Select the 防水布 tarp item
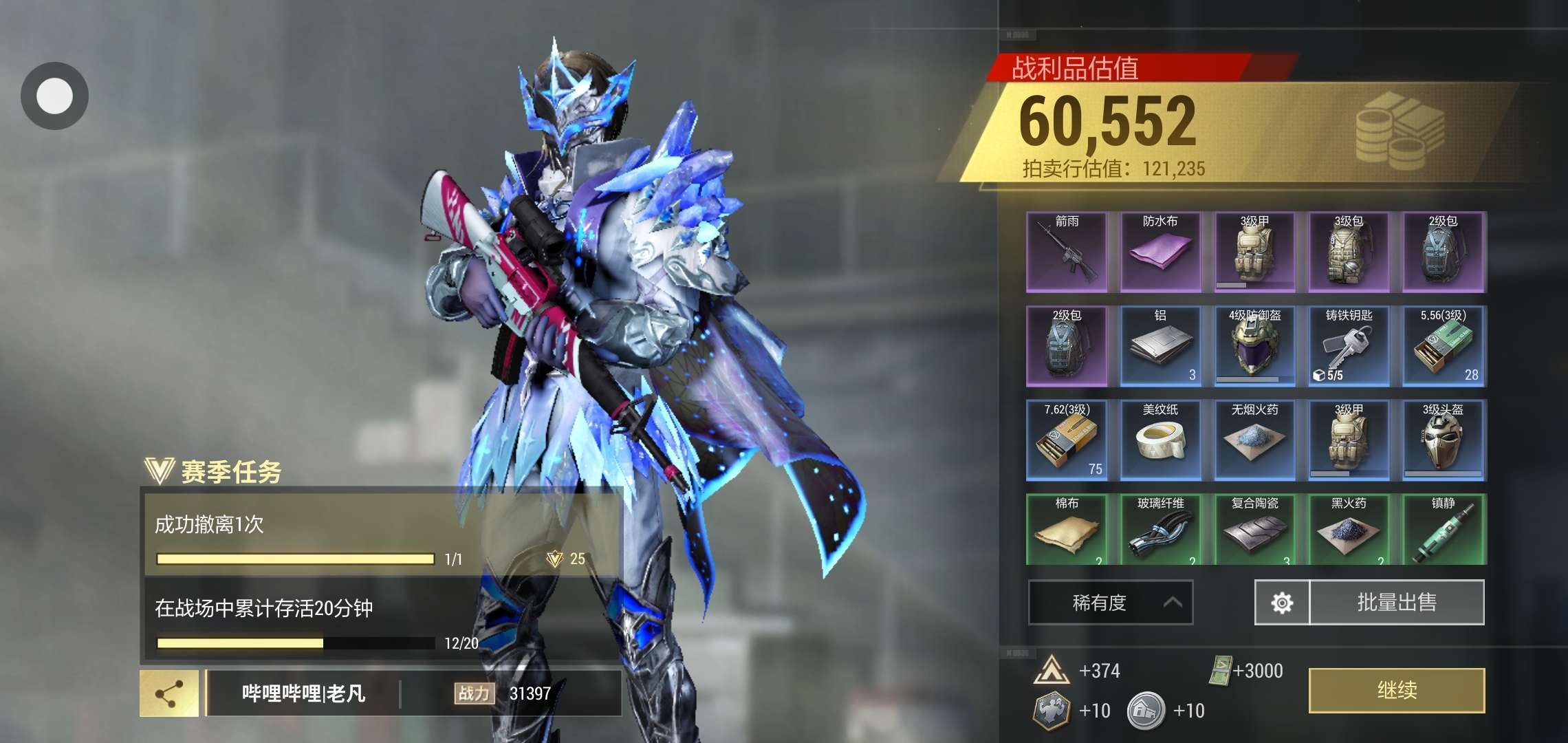1568x743 pixels. 1160,252
